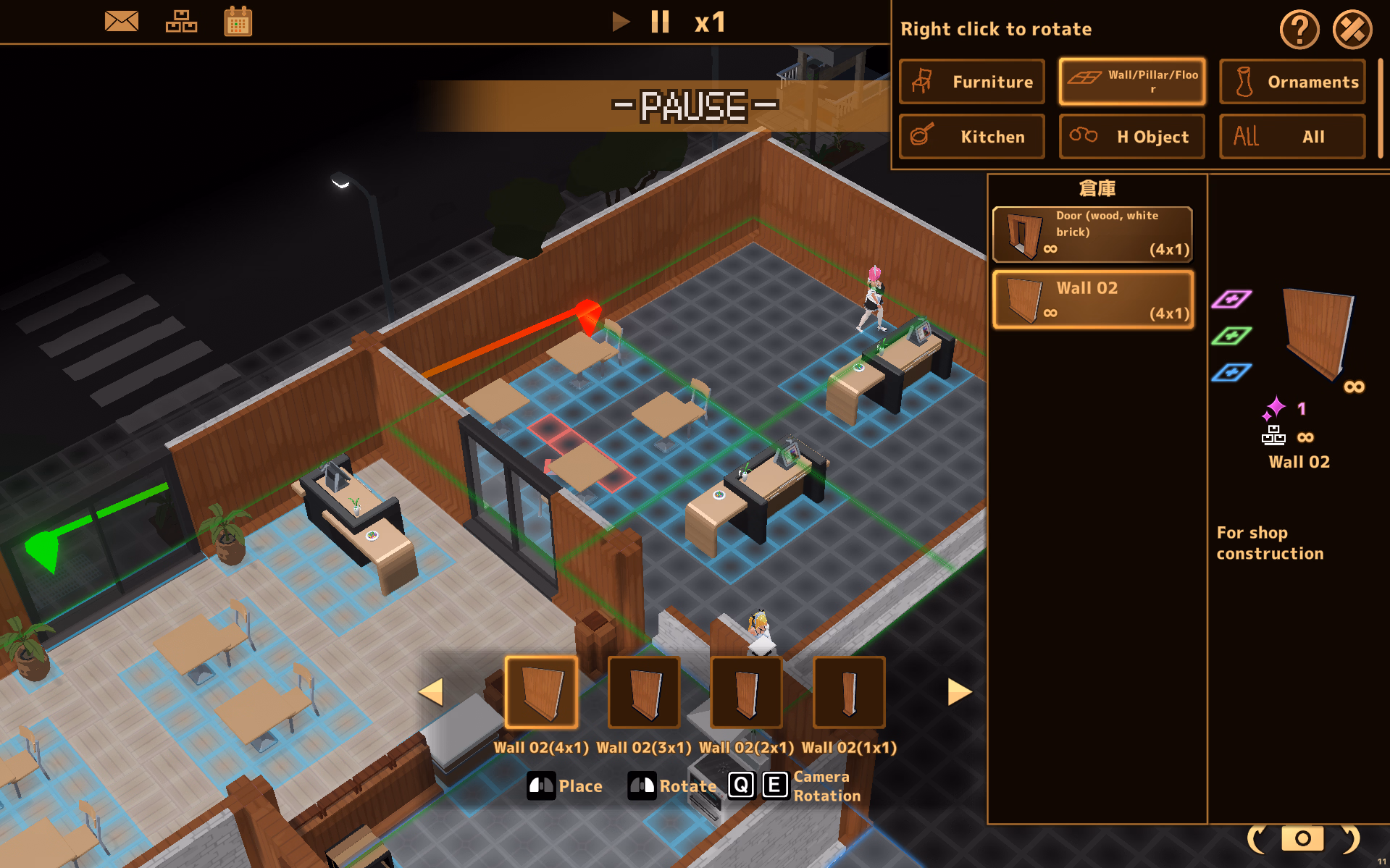Resume game with the play button
1390x868 pixels.
pos(620,22)
